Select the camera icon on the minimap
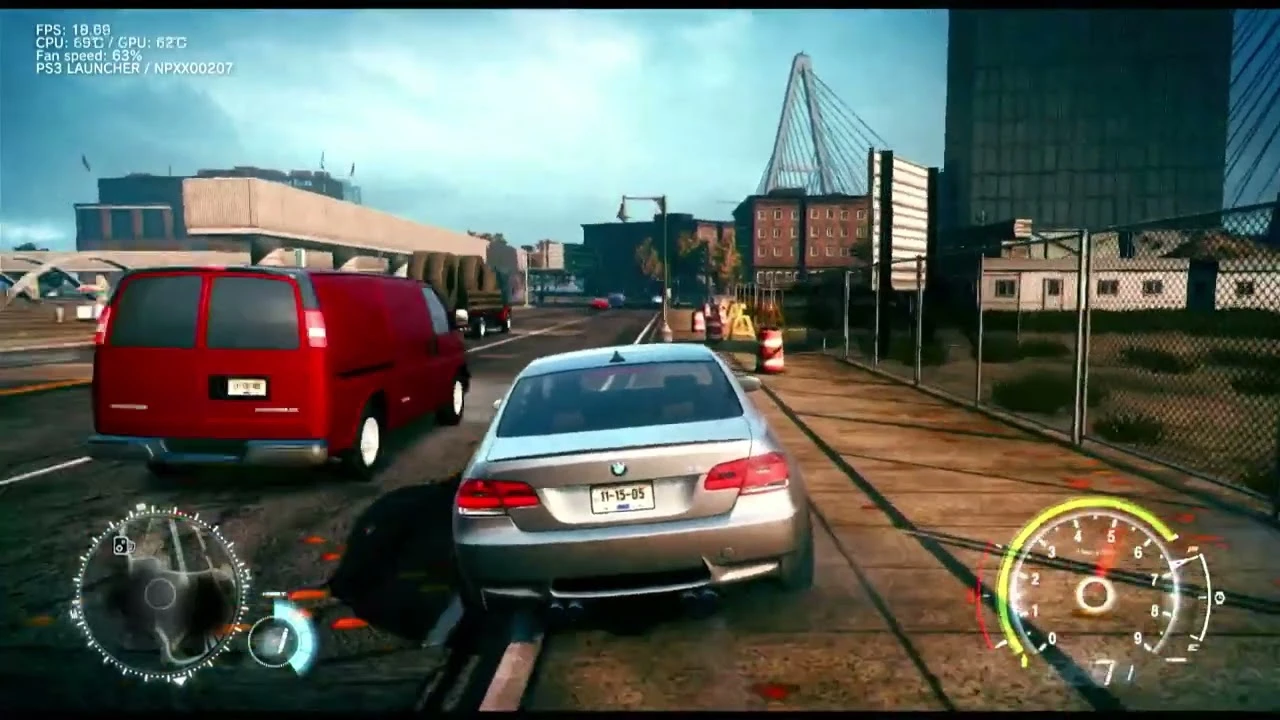The image size is (1280, 720). [124, 545]
